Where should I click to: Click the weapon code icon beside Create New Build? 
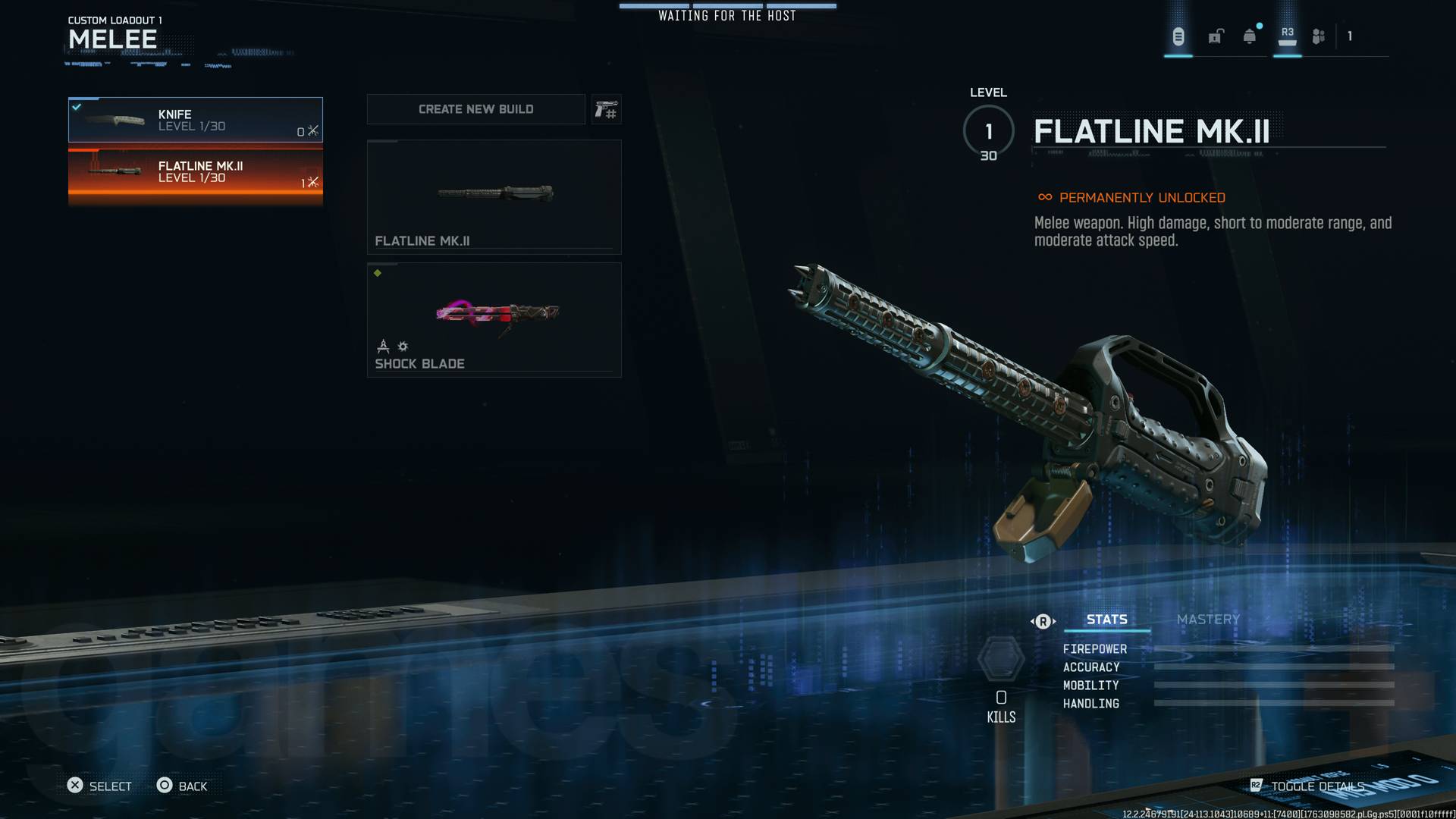tap(607, 108)
